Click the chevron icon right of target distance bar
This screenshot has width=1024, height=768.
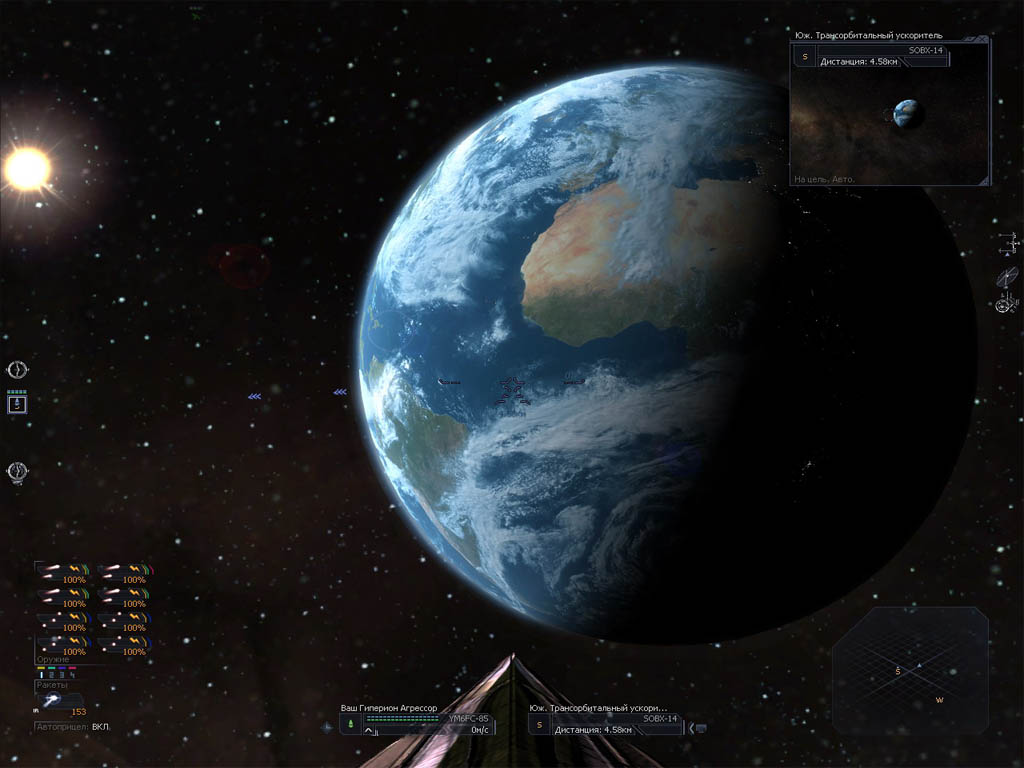click(701, 728)
